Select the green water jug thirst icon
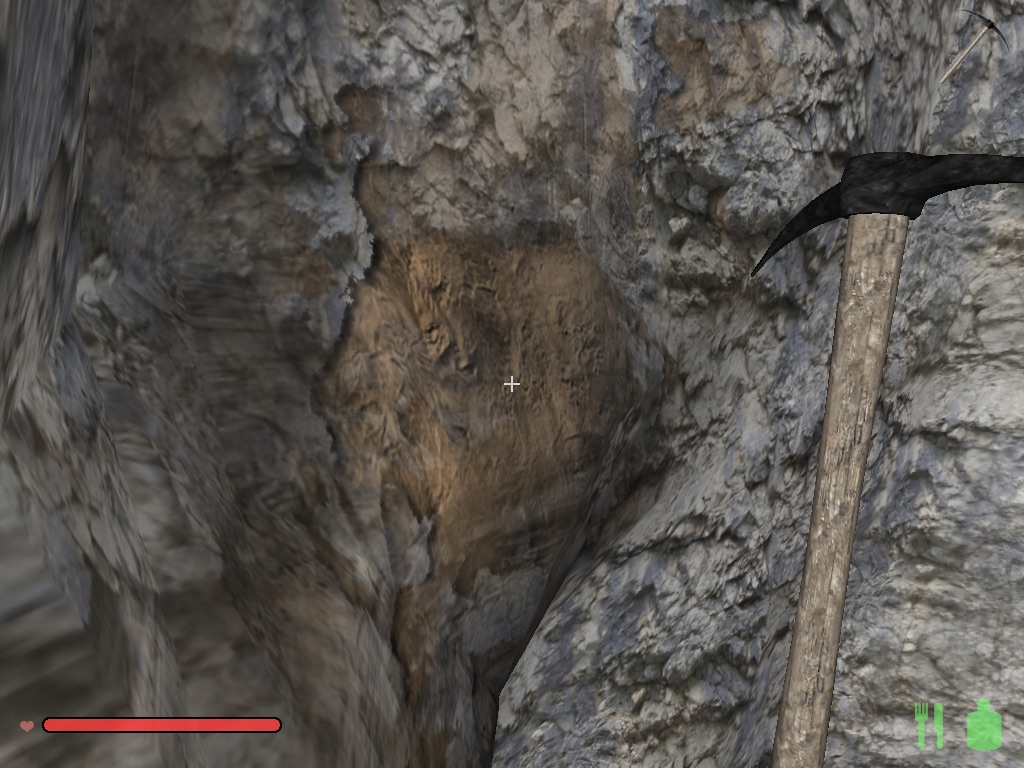This screenshot has width=1024, height=768. [984, 725]
